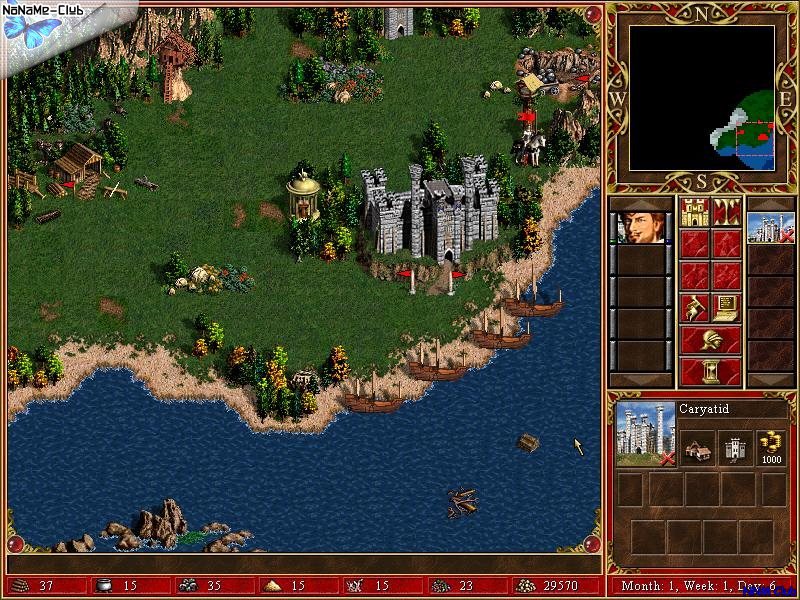Open the Kingdom Overview castle button
800x600 pixels.
pos(695,211)
